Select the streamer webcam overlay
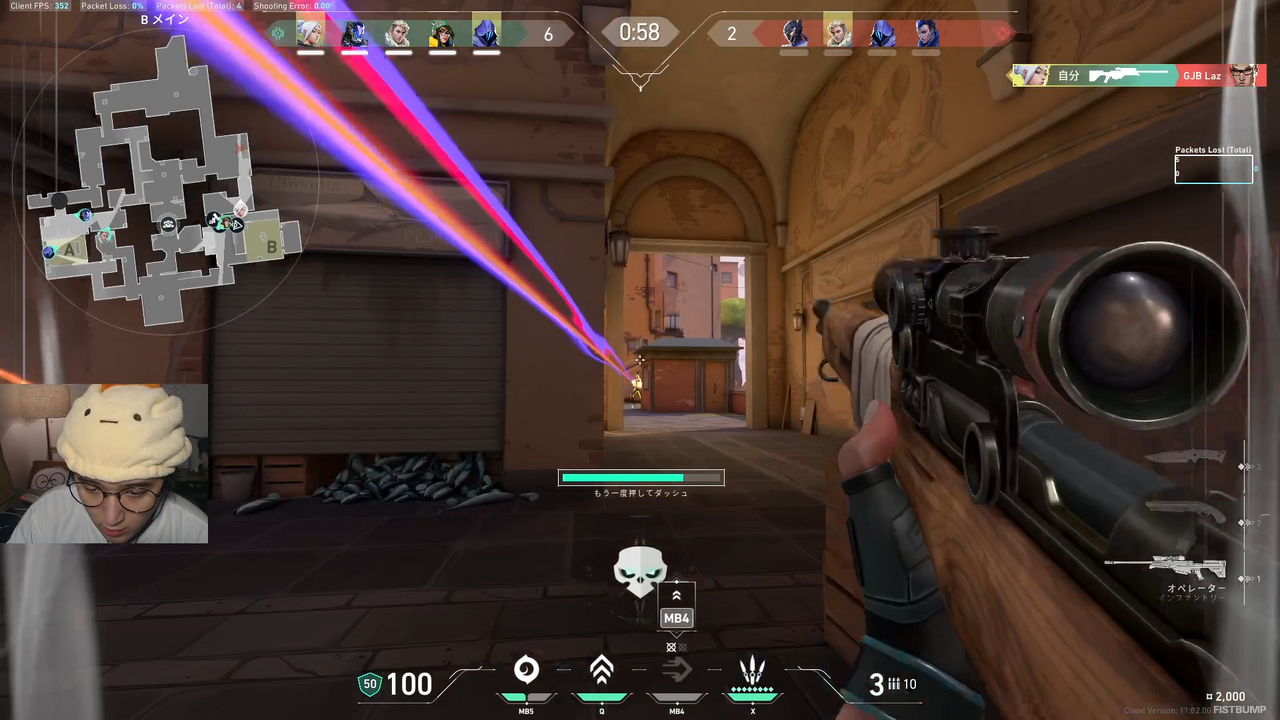Screen dimensions: 1280x720 point(104,463)
